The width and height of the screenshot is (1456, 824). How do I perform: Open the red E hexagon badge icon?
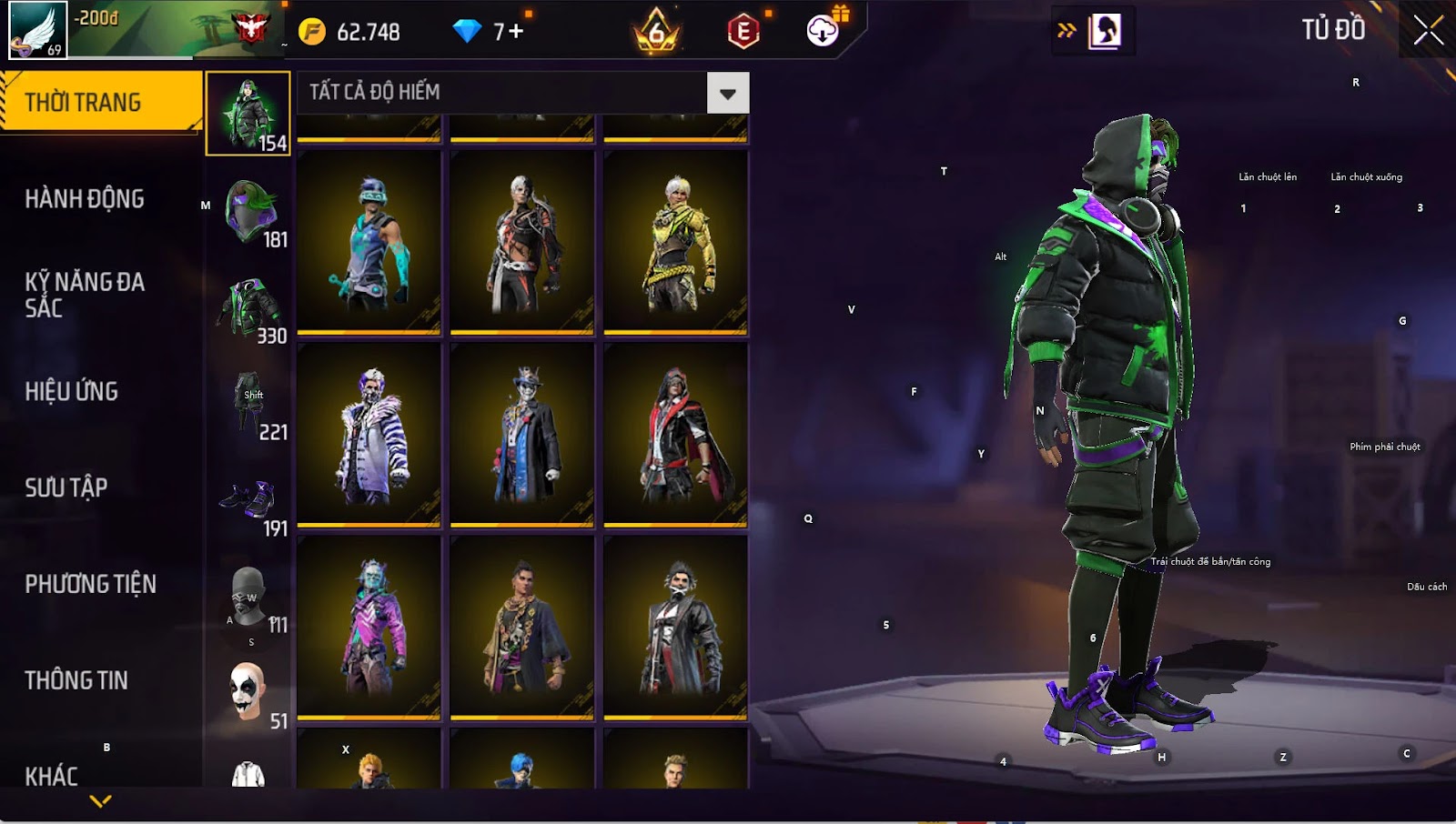[743, 32]
